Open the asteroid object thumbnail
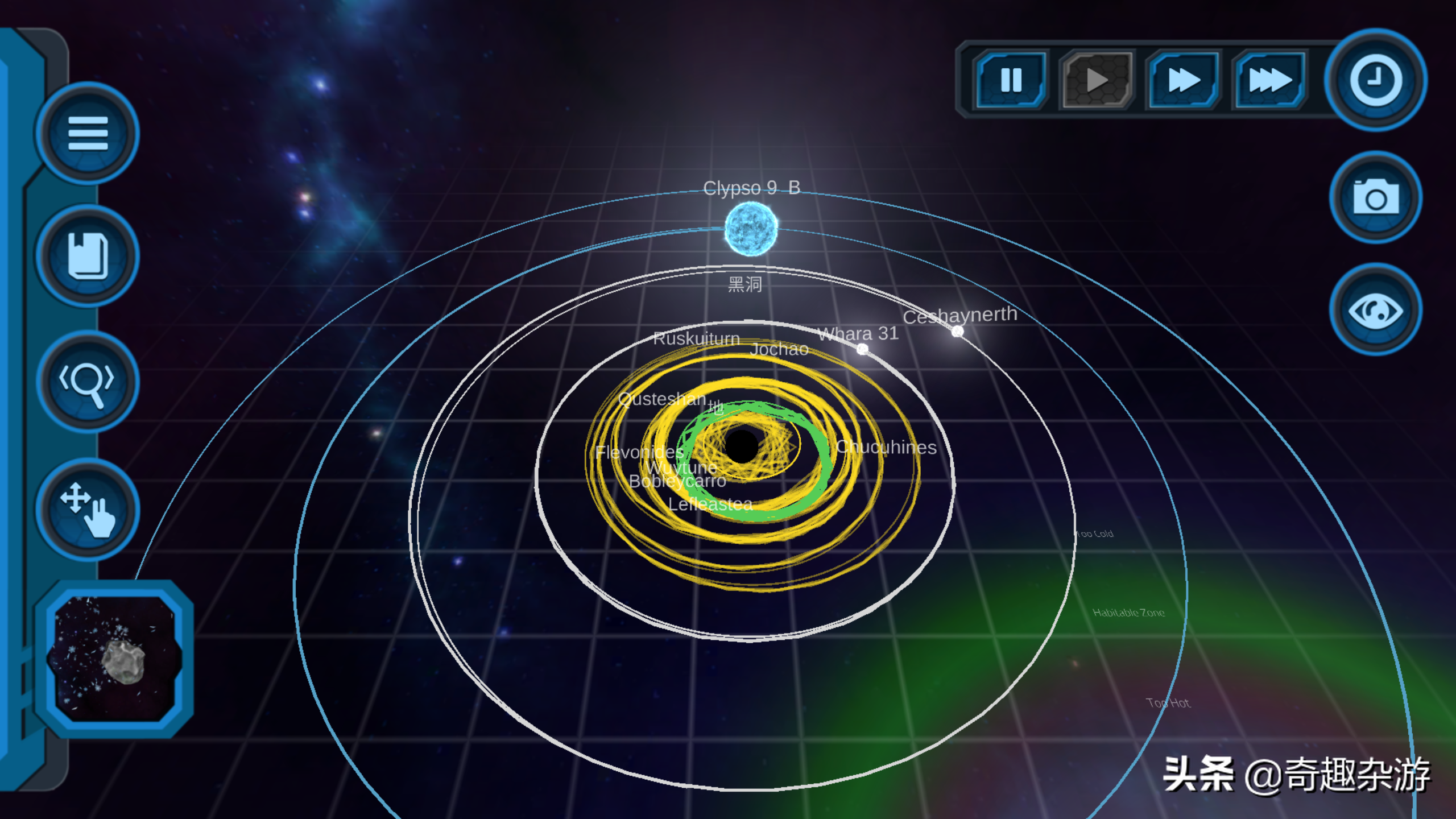 point(115,659)
